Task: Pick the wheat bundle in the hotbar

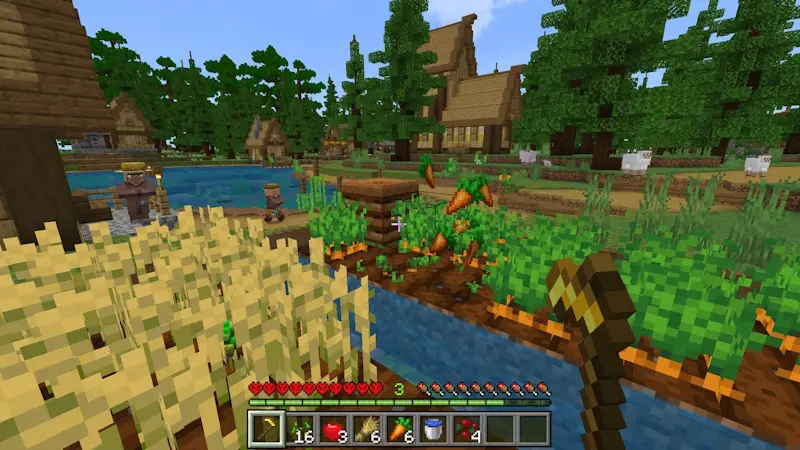Action: tap(366, 429)
